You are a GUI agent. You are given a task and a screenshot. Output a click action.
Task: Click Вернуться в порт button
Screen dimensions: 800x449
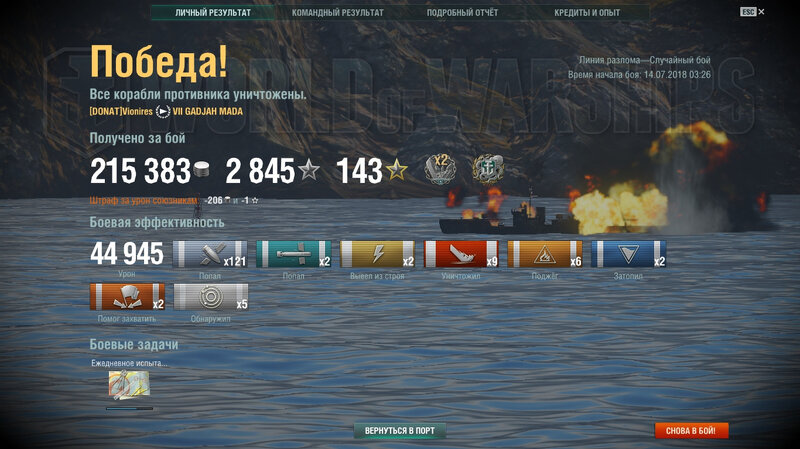click(400, 431)
